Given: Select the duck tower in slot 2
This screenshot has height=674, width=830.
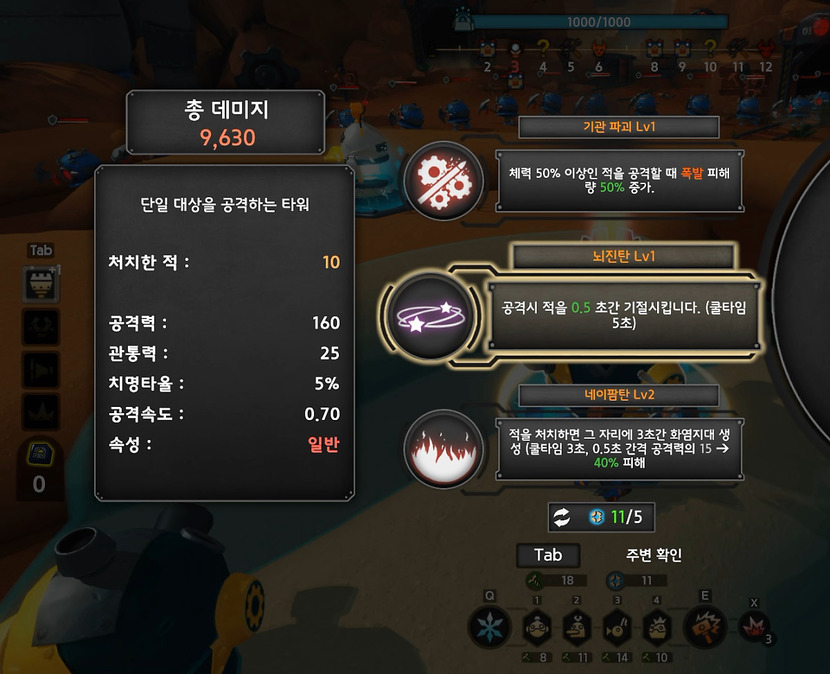Looking at the screenshot, I should coord(576,629).
